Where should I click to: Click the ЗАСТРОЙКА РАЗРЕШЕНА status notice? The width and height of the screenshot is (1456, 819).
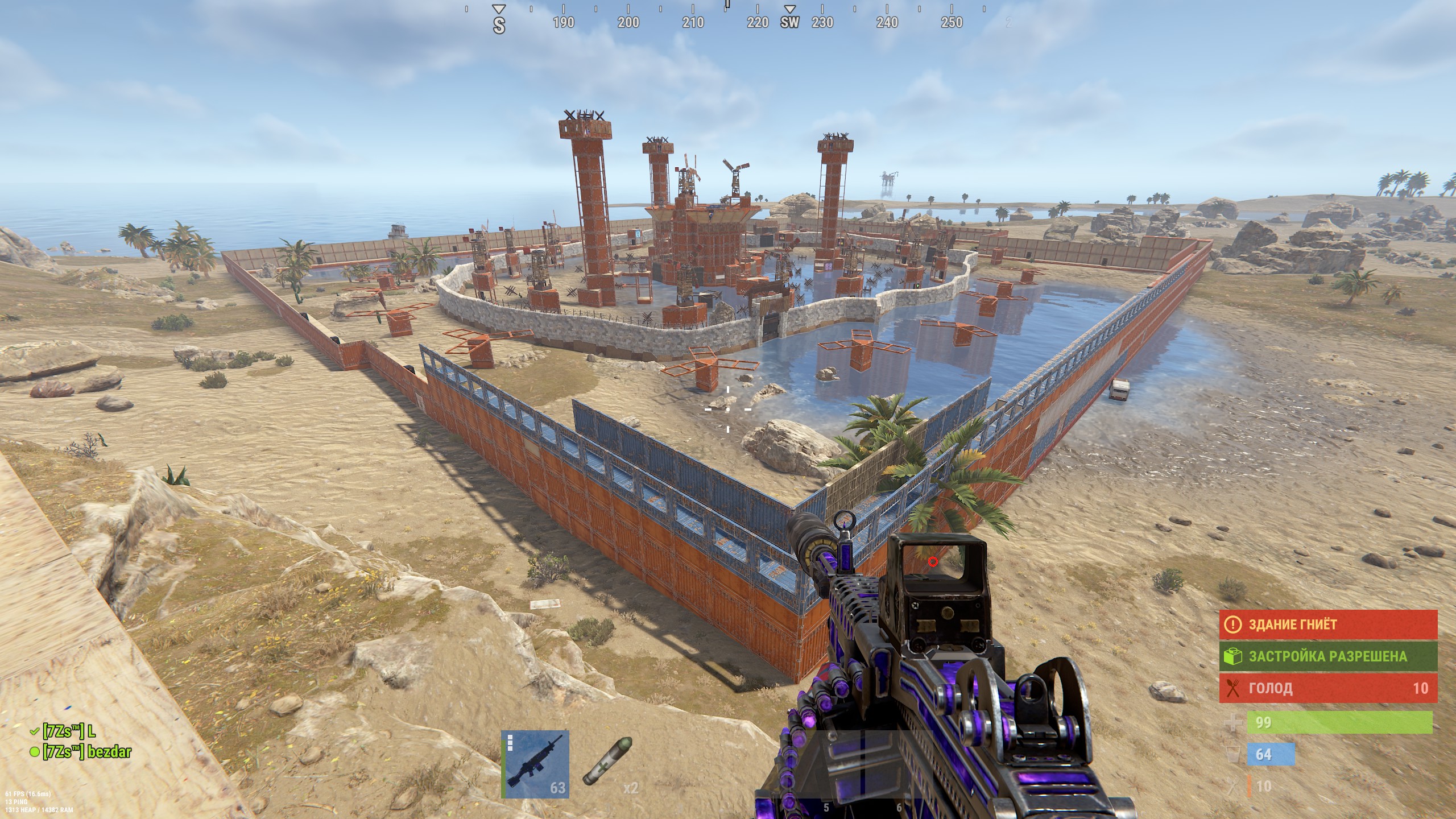(x=1328, y=656)
